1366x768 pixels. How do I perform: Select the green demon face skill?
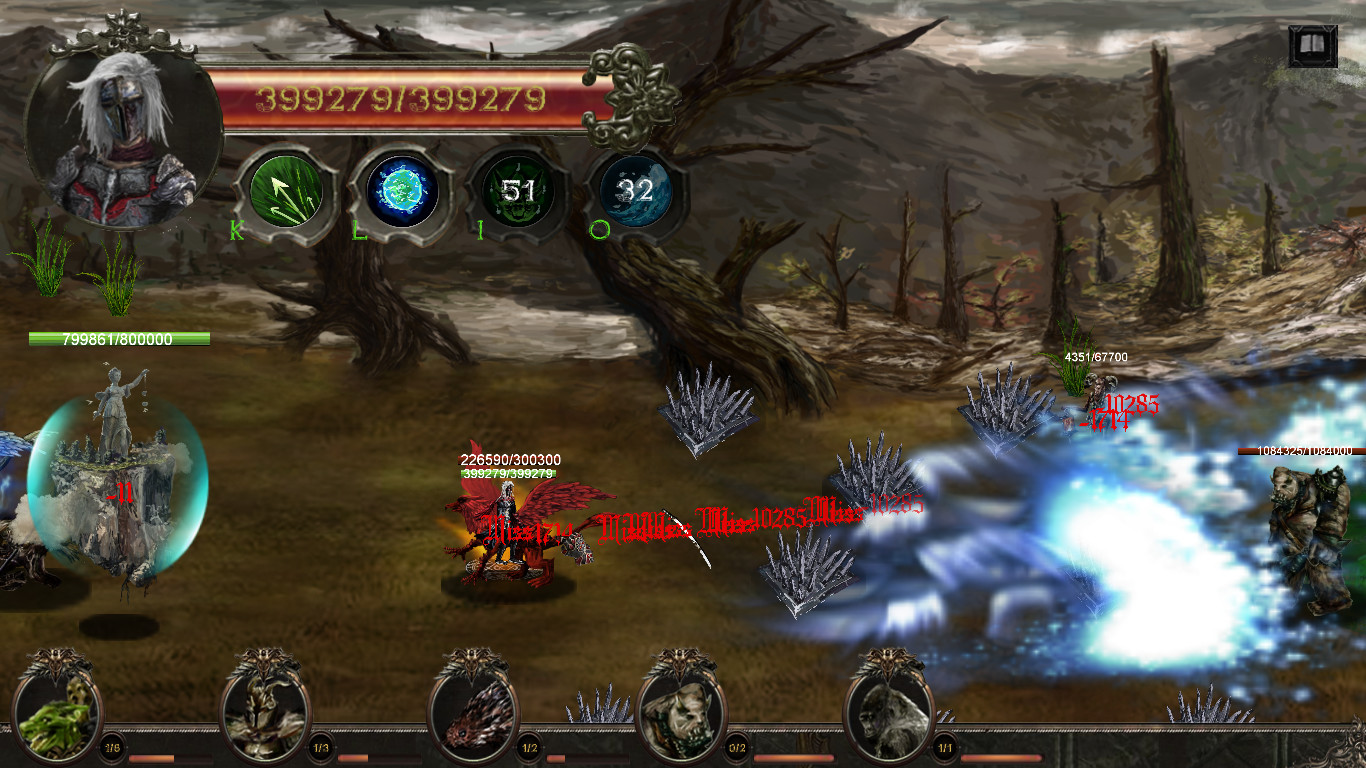pyautogui.click(x=519, y=191)
